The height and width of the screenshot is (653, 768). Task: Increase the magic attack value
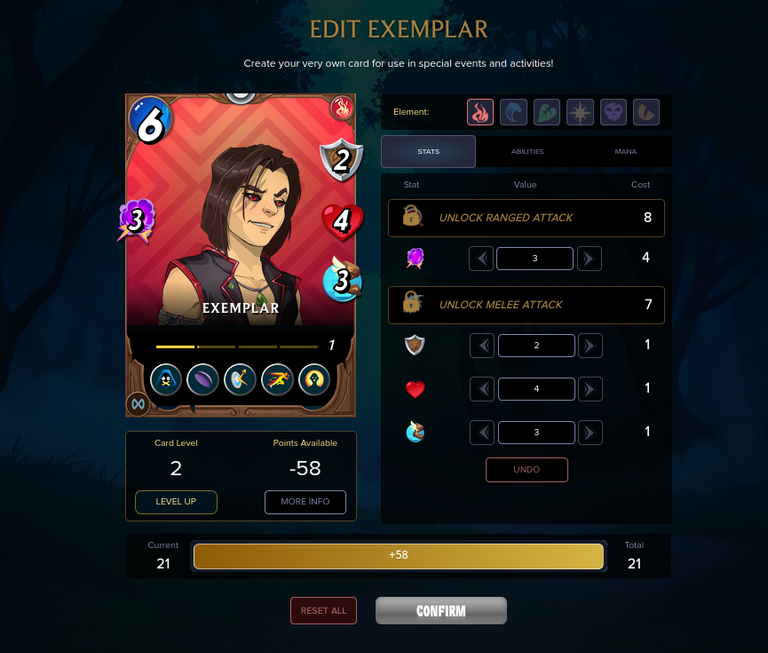(590, 259)
